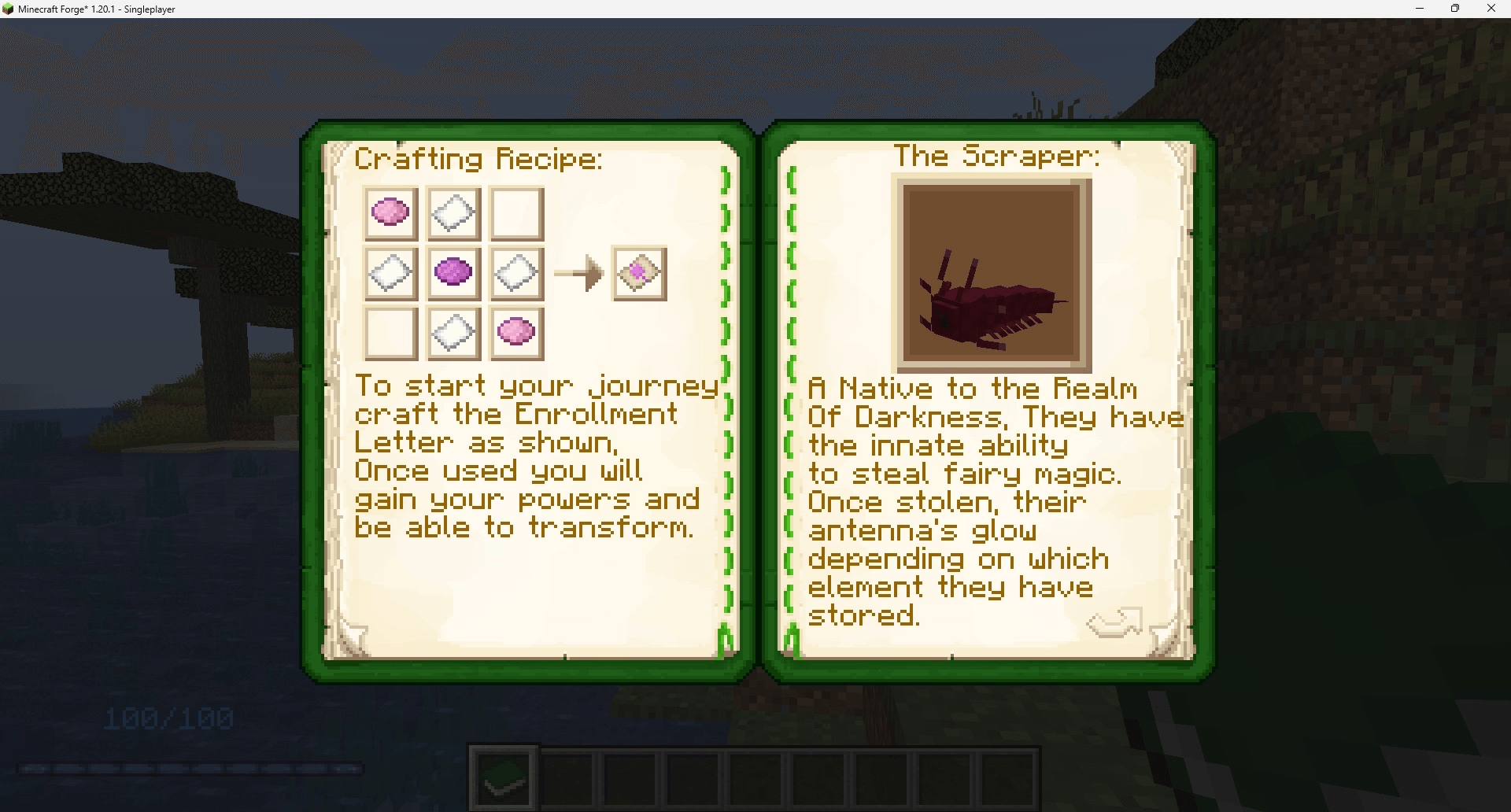Click The Scraper page heading
Image resolution: width=1511 pixels, height=812 pixels.
tap(998, 155)
